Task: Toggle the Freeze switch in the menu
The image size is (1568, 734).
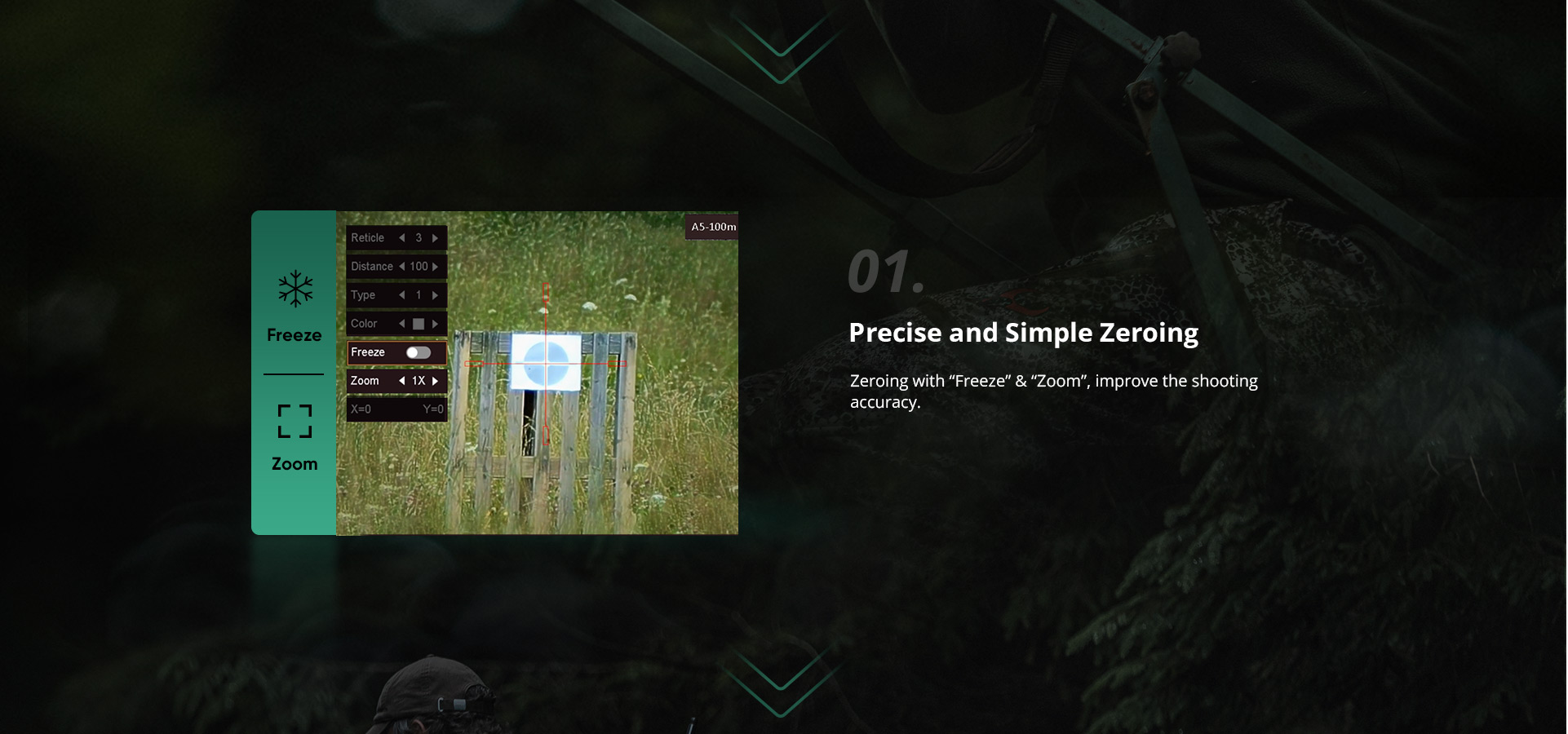Action: click(419, 352)
